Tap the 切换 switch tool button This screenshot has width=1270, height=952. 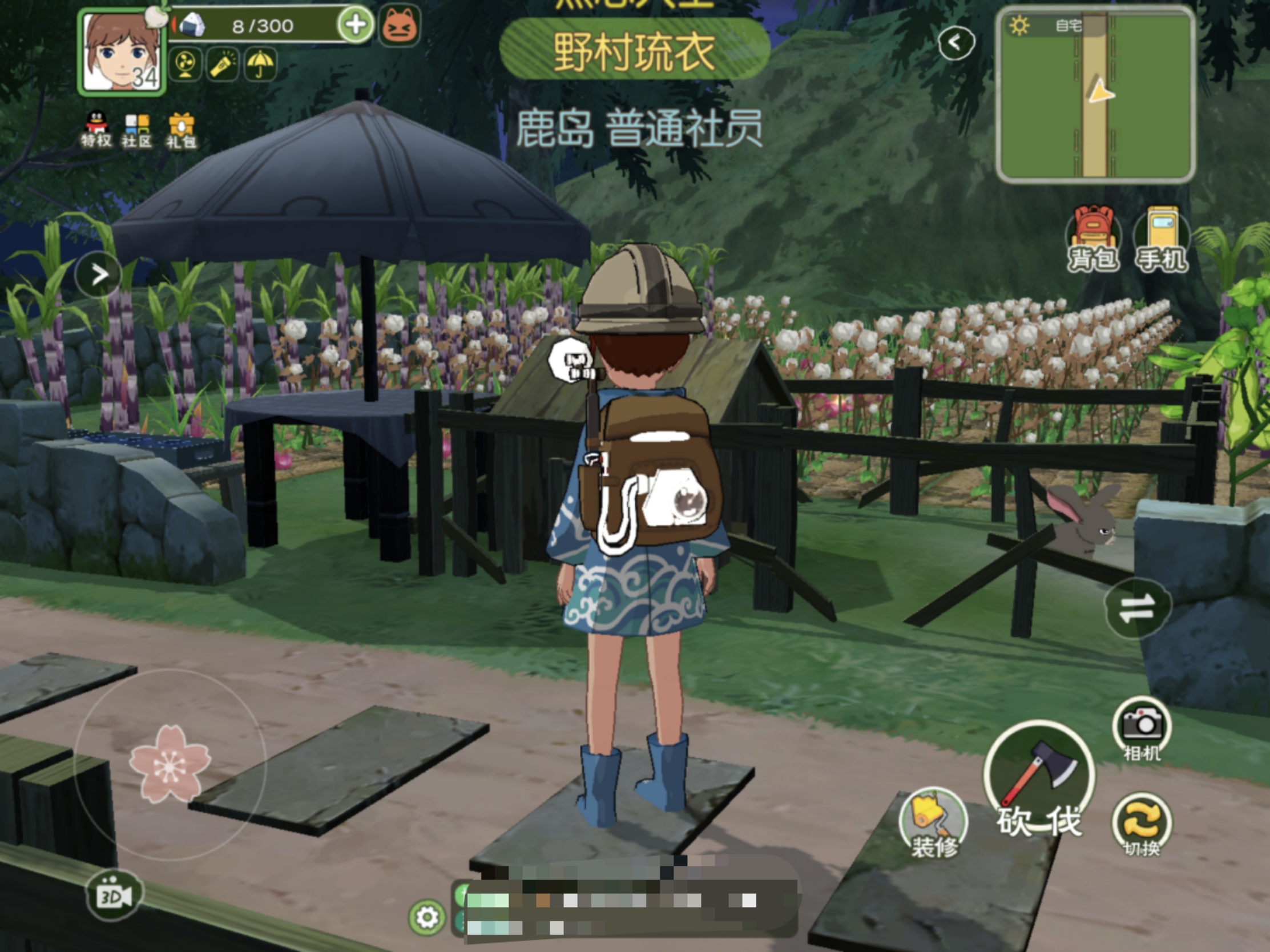coord(1142,825)
